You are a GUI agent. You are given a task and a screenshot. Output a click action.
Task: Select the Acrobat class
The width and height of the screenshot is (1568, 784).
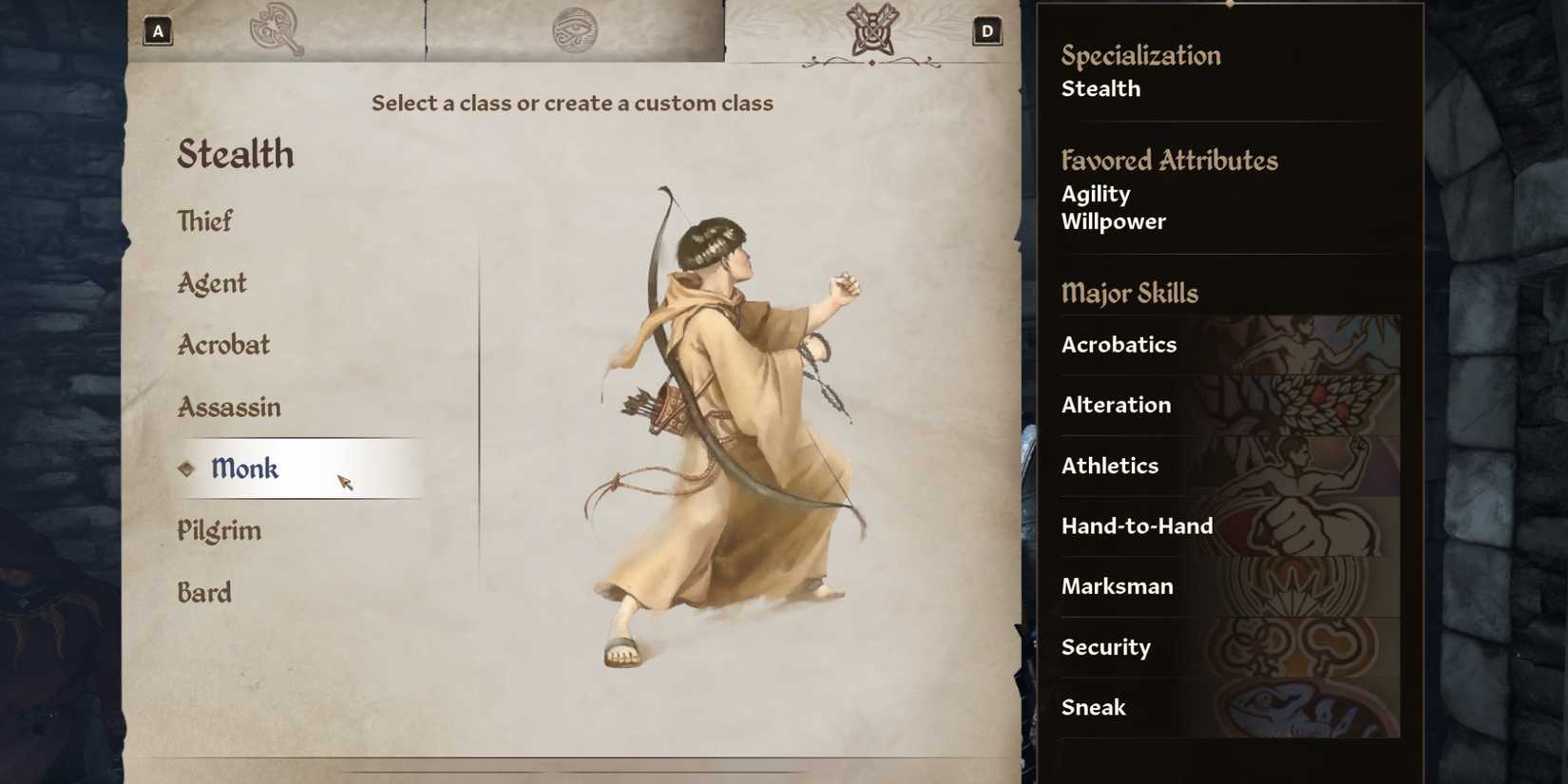tap(223, 344)
